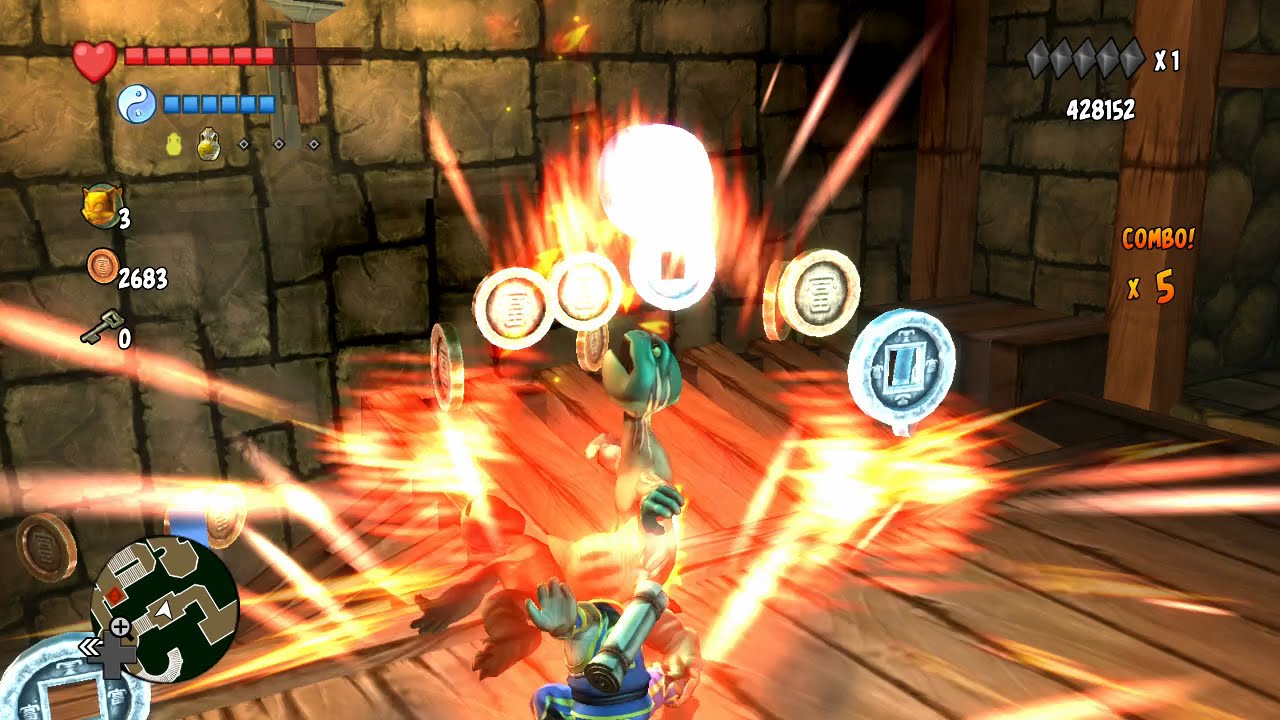Image resolution: width=1280 pixels, height=720 pixels.
Task: Zoom in with the minimap magnifier icon
Action: (x=120, y=628)
